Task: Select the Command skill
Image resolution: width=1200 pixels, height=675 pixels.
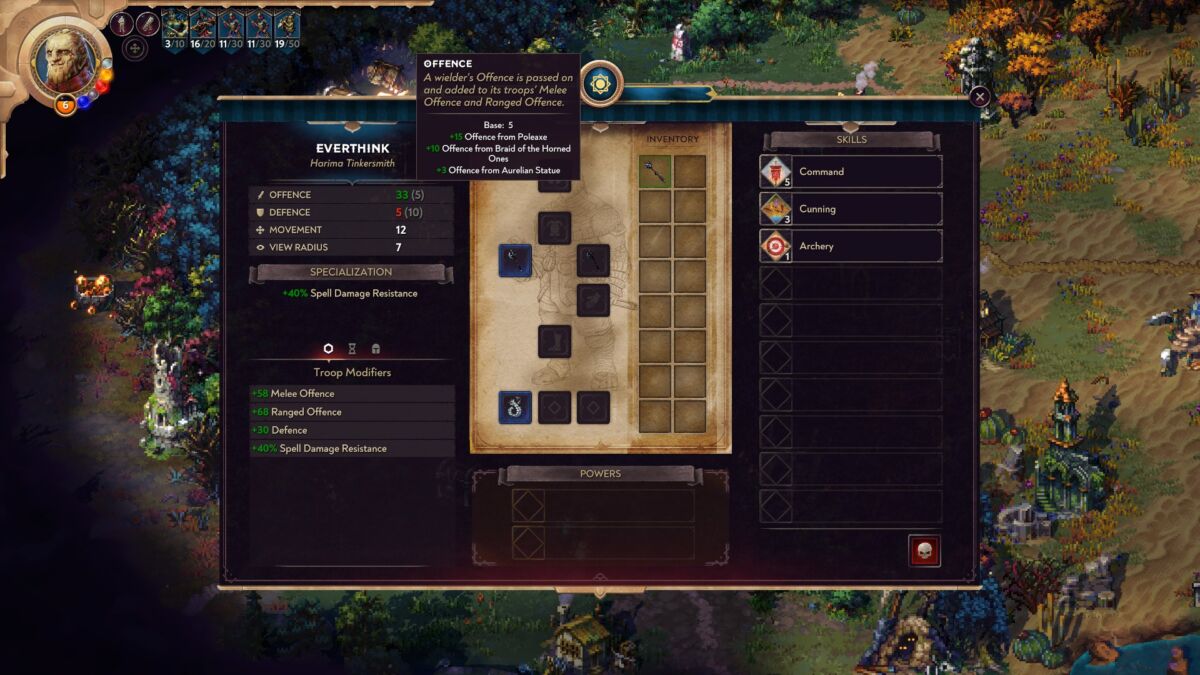Action: pyautogui.click(x=851, y=171)
